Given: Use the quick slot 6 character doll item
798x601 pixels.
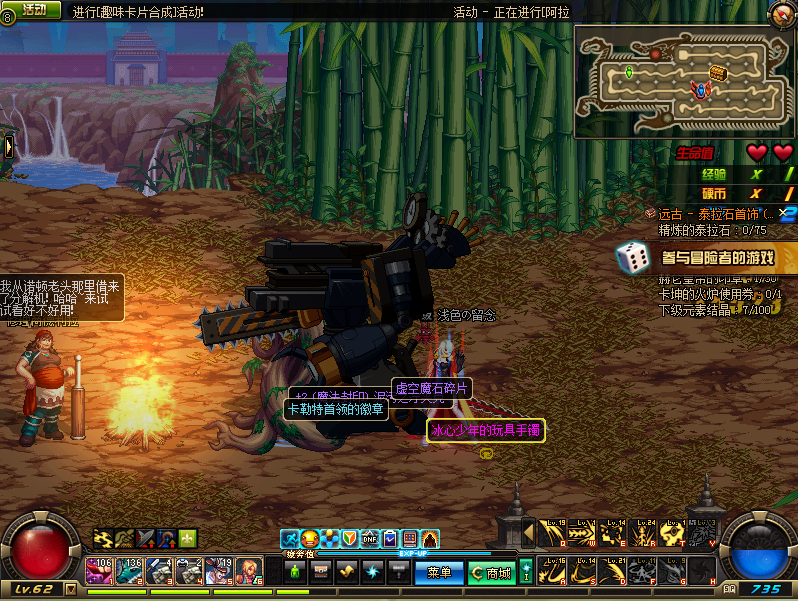Looking at the screenshot, I should pos(249,571).
